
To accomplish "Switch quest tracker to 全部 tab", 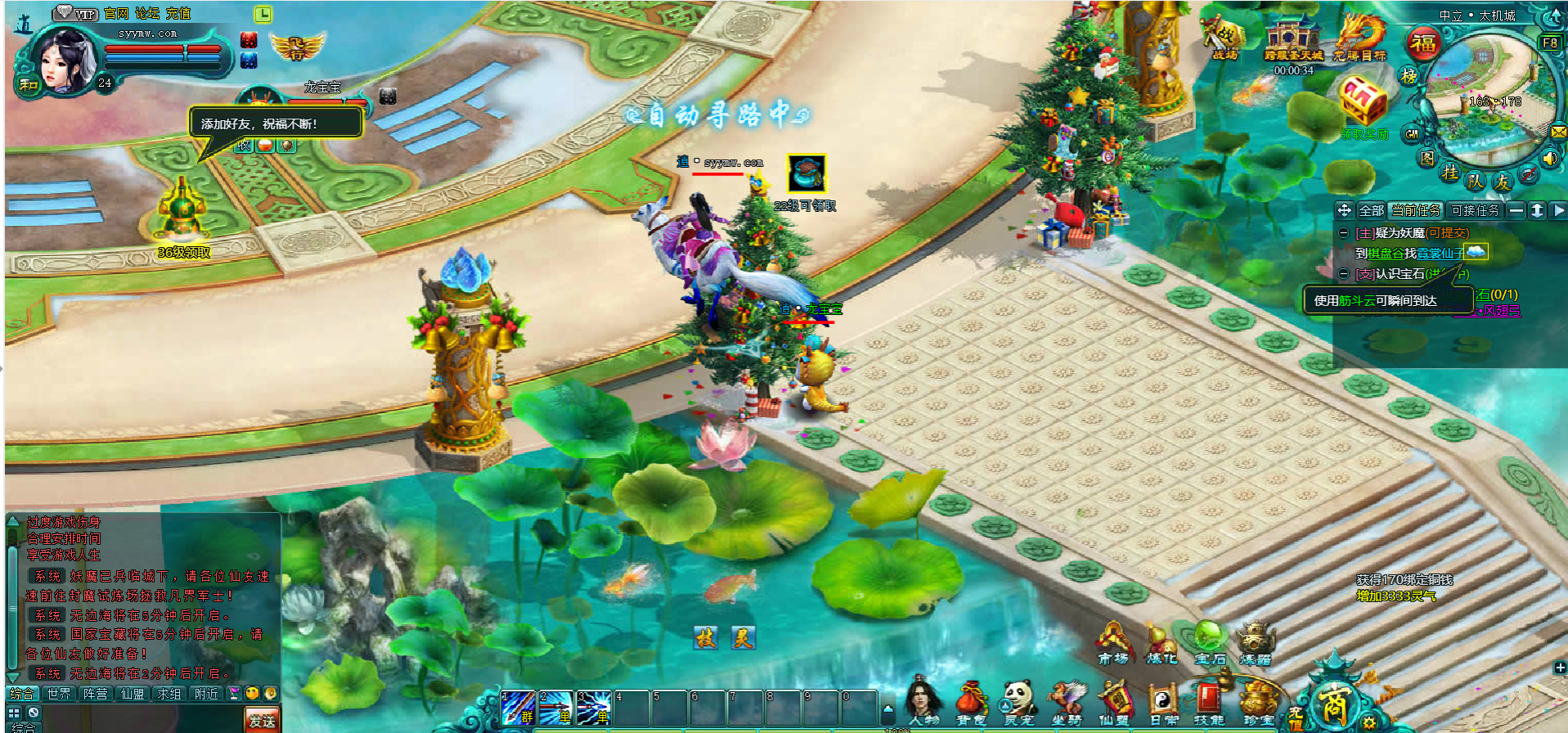I will [x=1371, y=210].
